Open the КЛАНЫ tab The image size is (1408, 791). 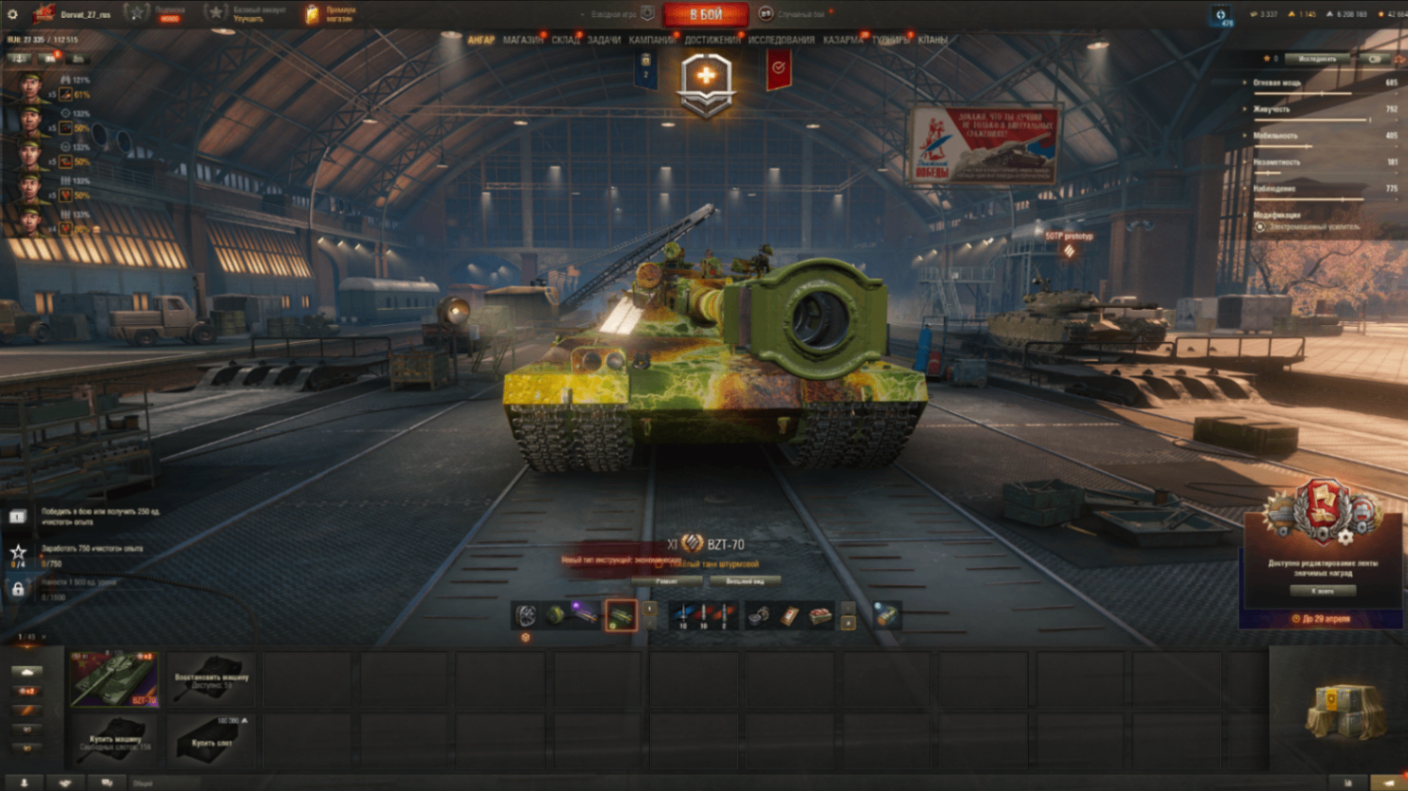click(932, 40)
